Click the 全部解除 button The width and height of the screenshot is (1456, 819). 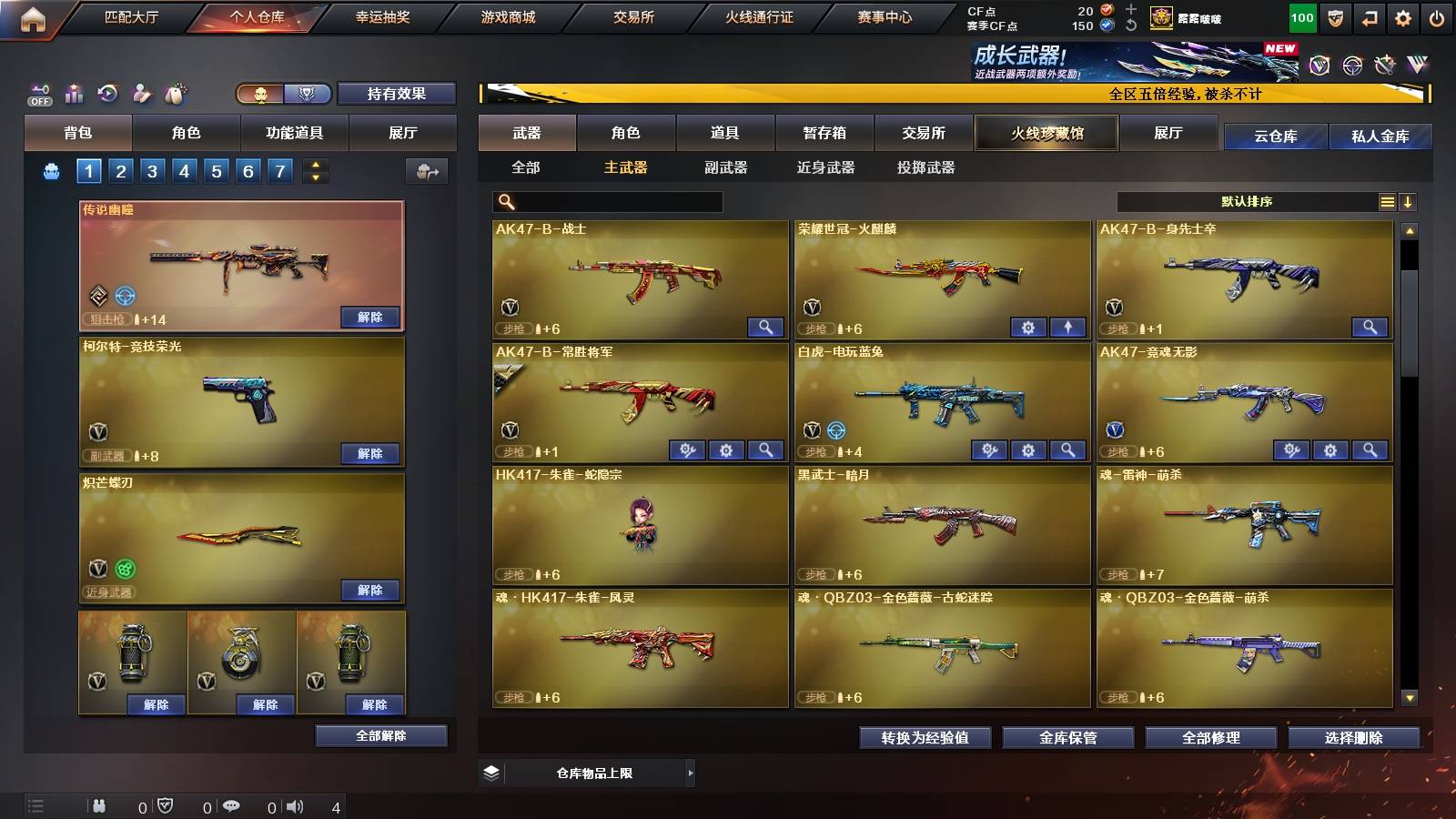pyautogui.click(x=379, y=735)
